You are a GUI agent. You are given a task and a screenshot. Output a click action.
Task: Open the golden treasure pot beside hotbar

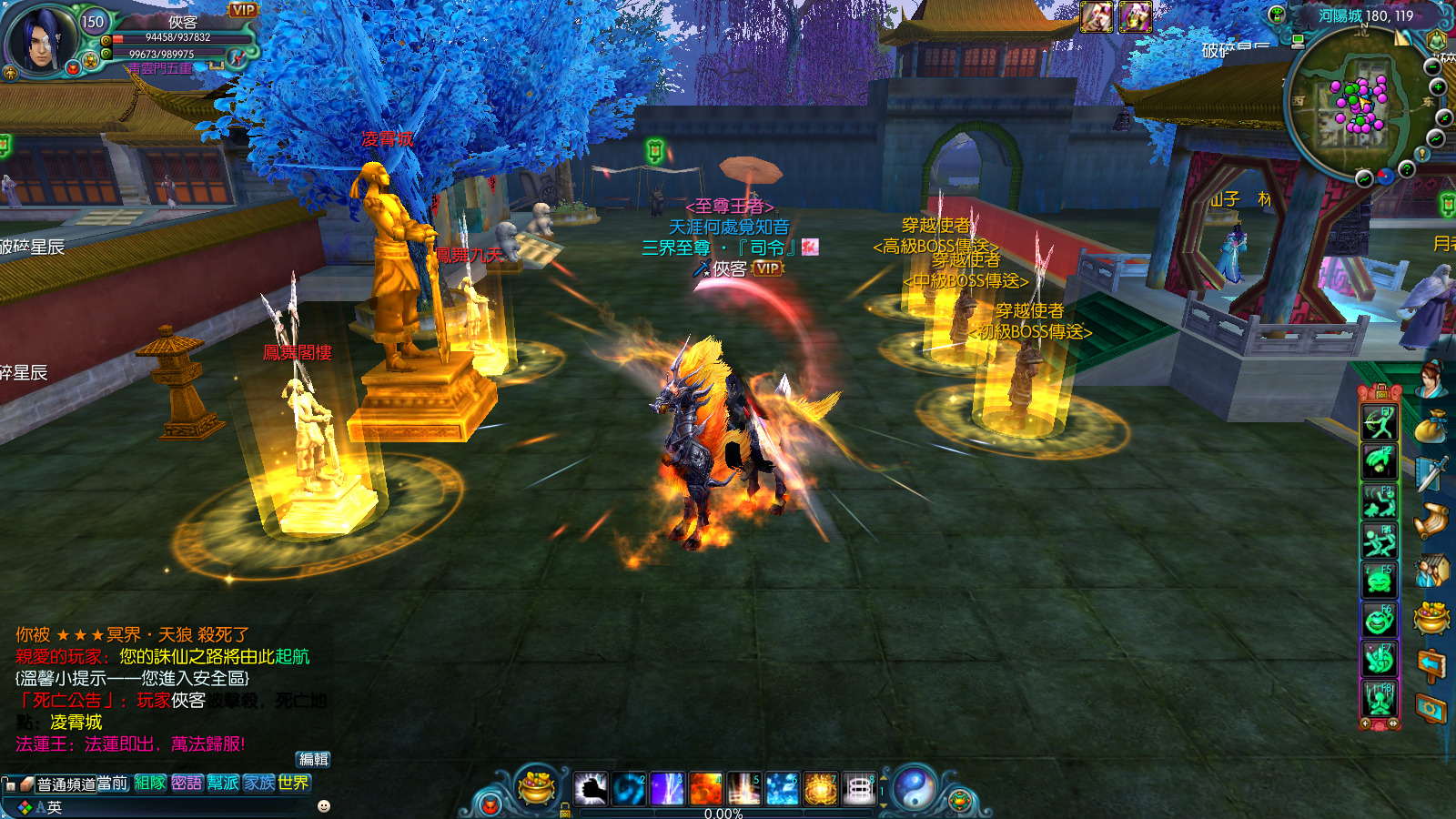[537, 786]
